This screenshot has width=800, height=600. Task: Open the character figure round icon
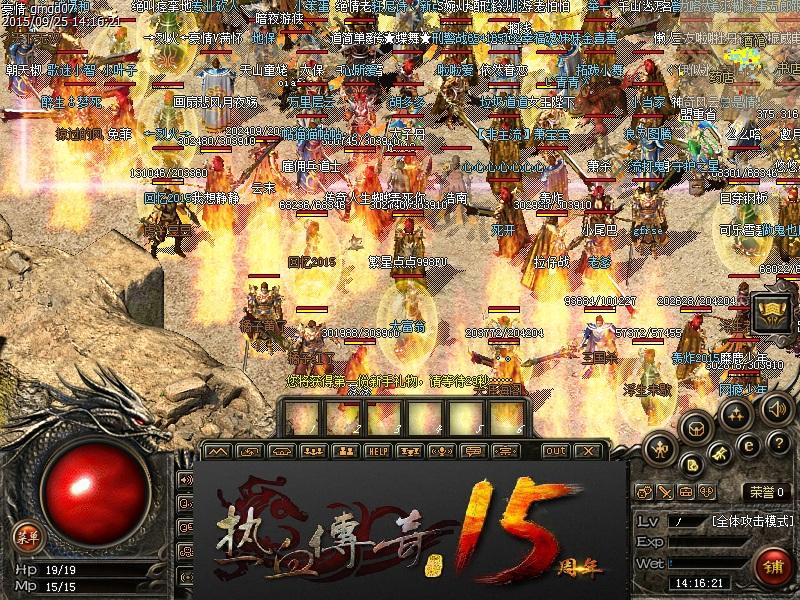pyautogui.click(x=659, y=447)
